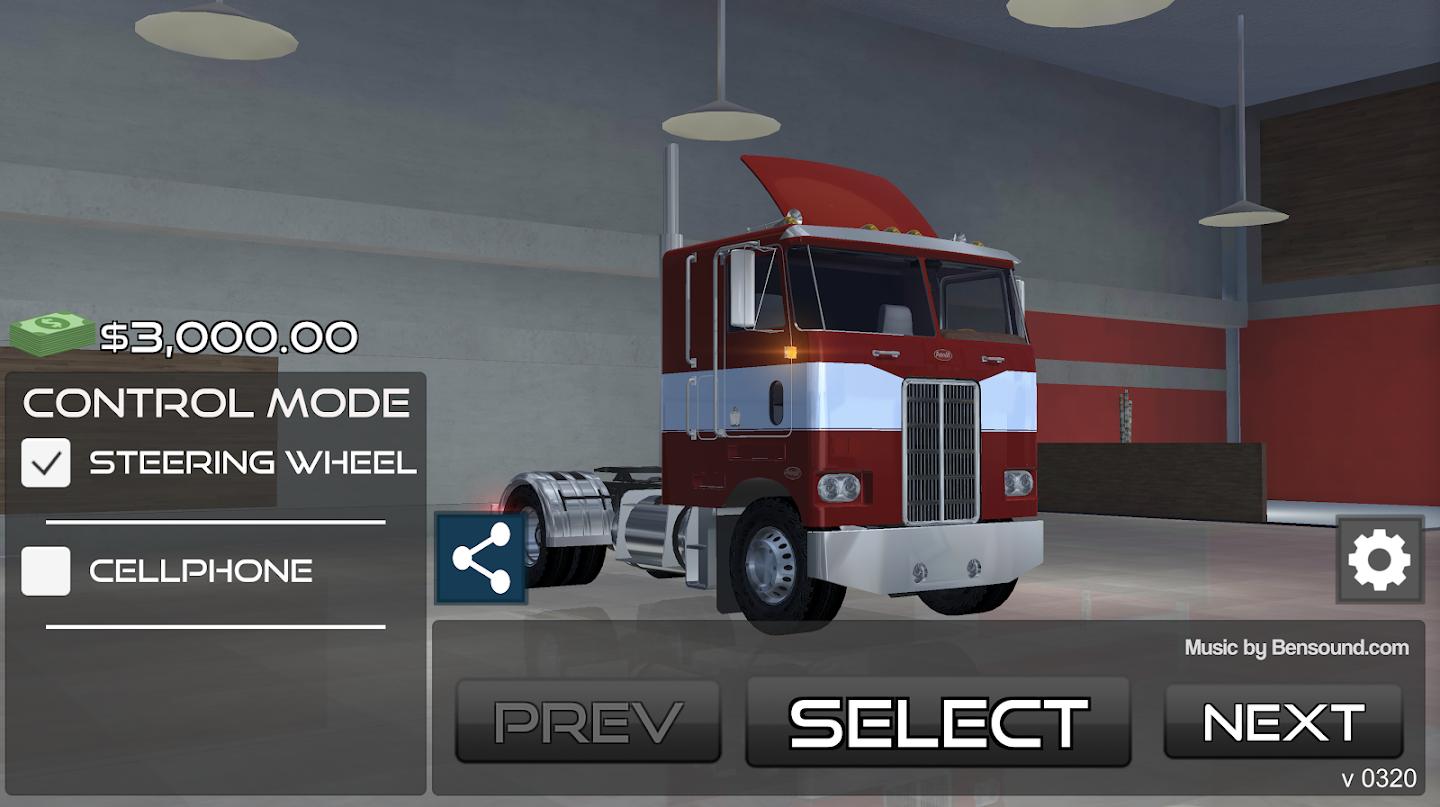The height and width of the screenshot is (807, 1440).
Task: Open settings via the gear icon
Action: pyautogui.click(x=1379, y=560)
